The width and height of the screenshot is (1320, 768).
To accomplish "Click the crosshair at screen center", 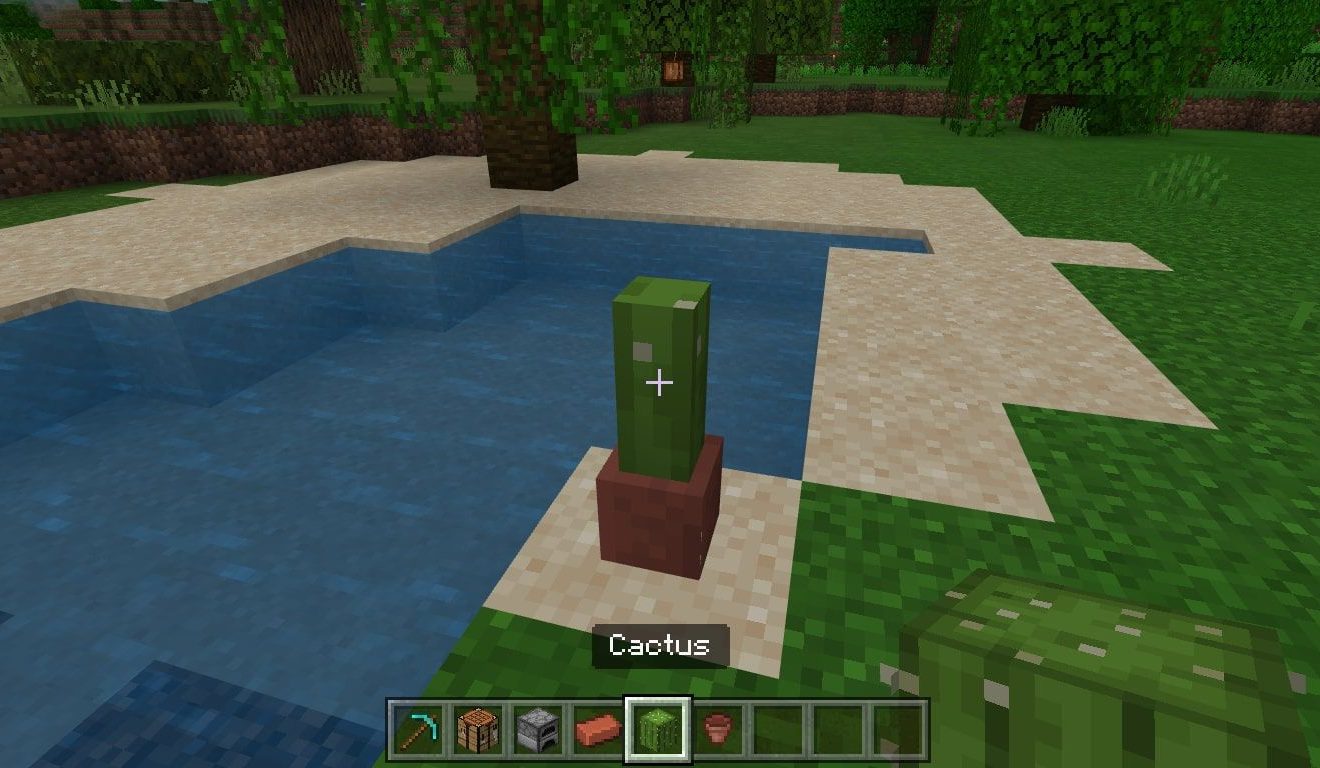I will tap(660, 381).
